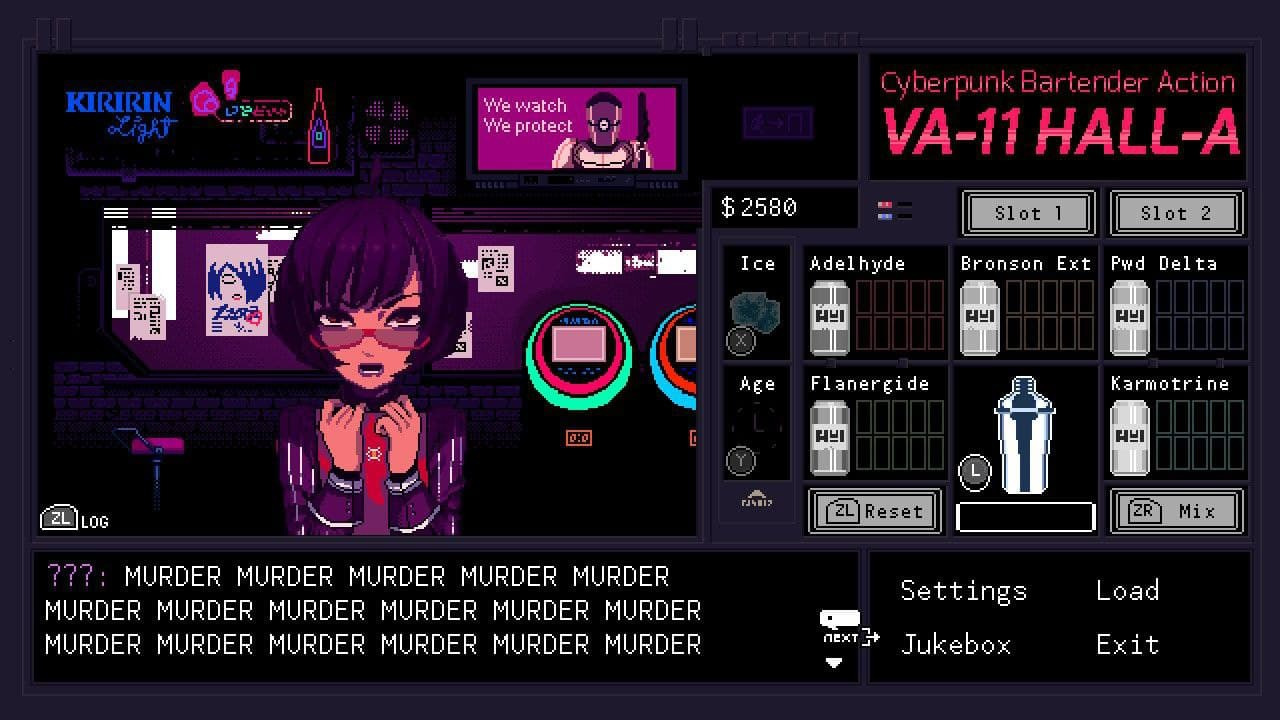The height and width of the screenshot is (720, 1280).
Task: Select drink Slot 1
Action: (1028, 213)
